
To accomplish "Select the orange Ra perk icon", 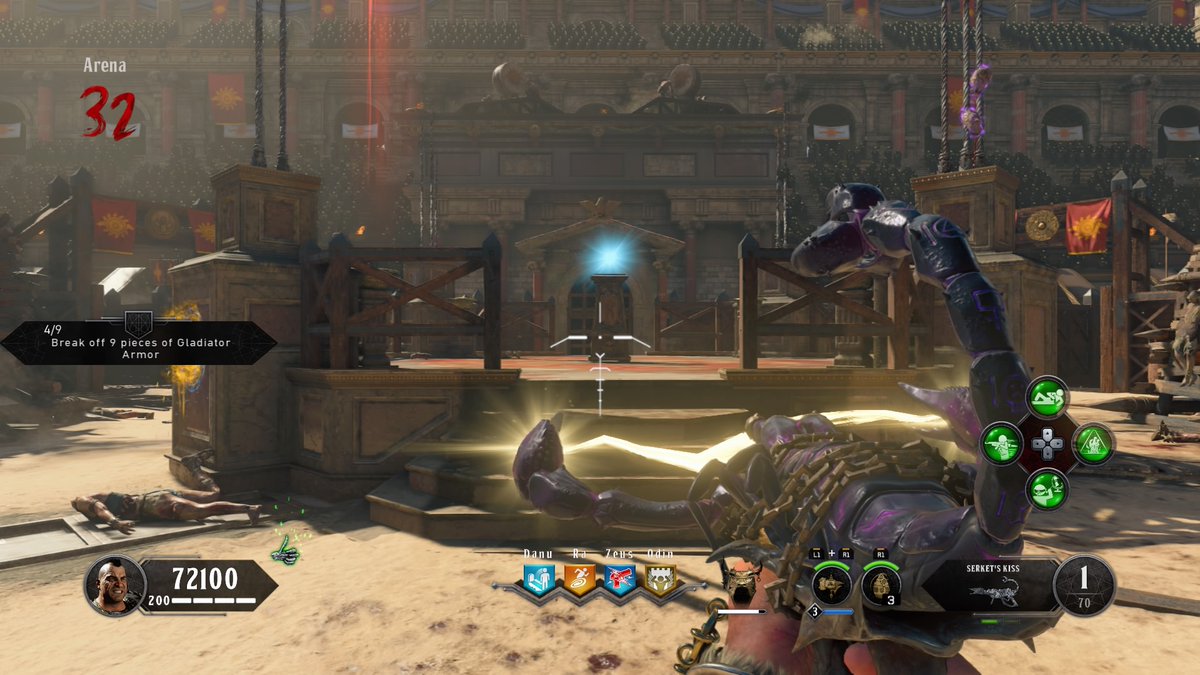I will tap(580, 579).
